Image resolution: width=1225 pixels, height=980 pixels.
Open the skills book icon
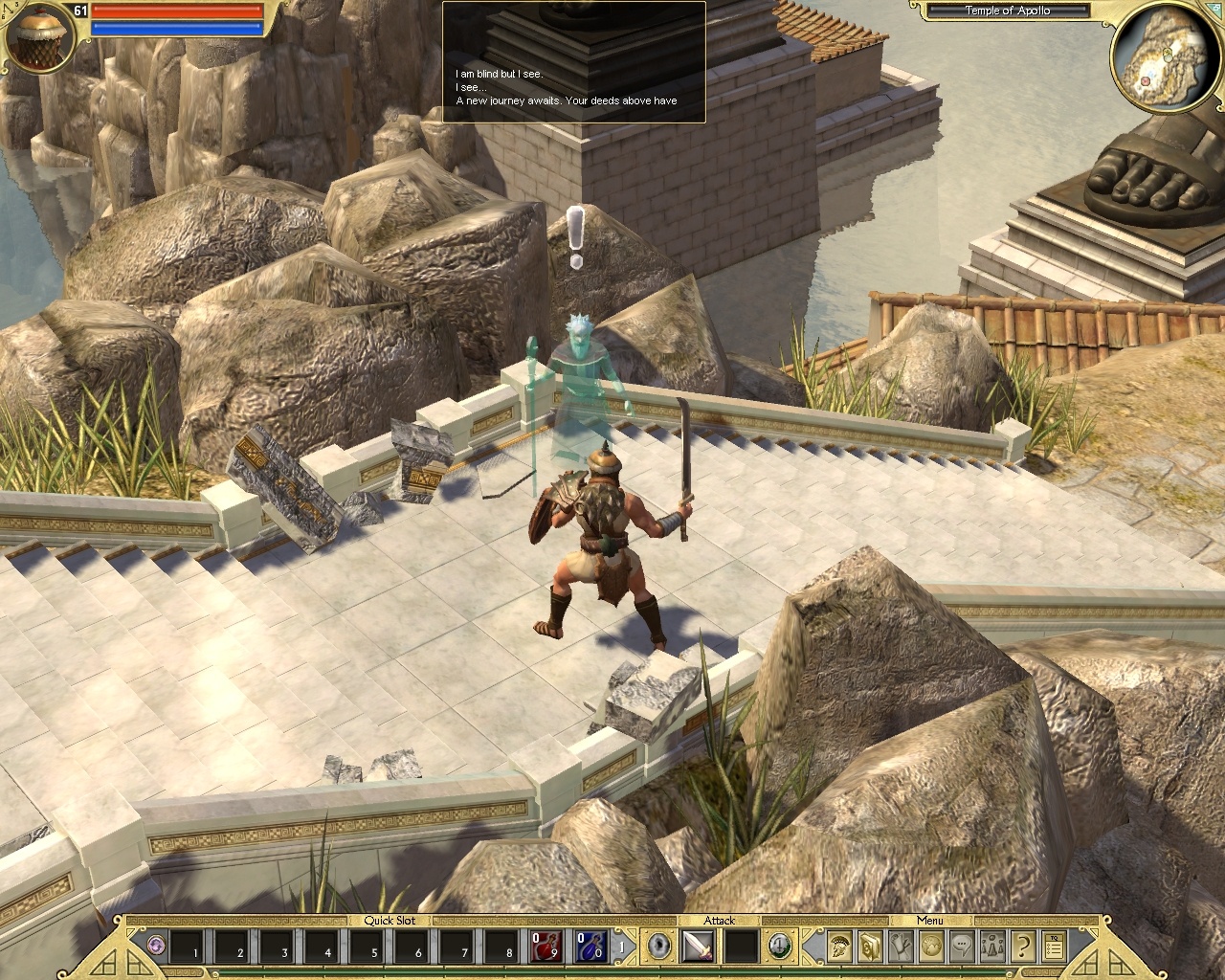click(x=869, y=946)
